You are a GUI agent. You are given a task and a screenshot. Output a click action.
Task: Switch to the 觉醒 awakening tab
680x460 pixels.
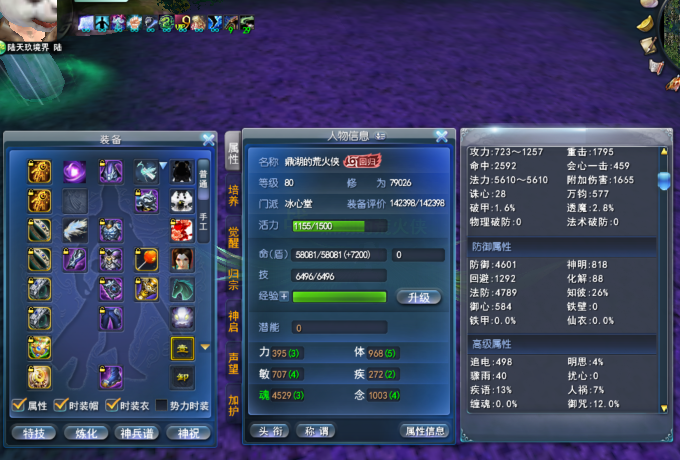tap(233, 236)
